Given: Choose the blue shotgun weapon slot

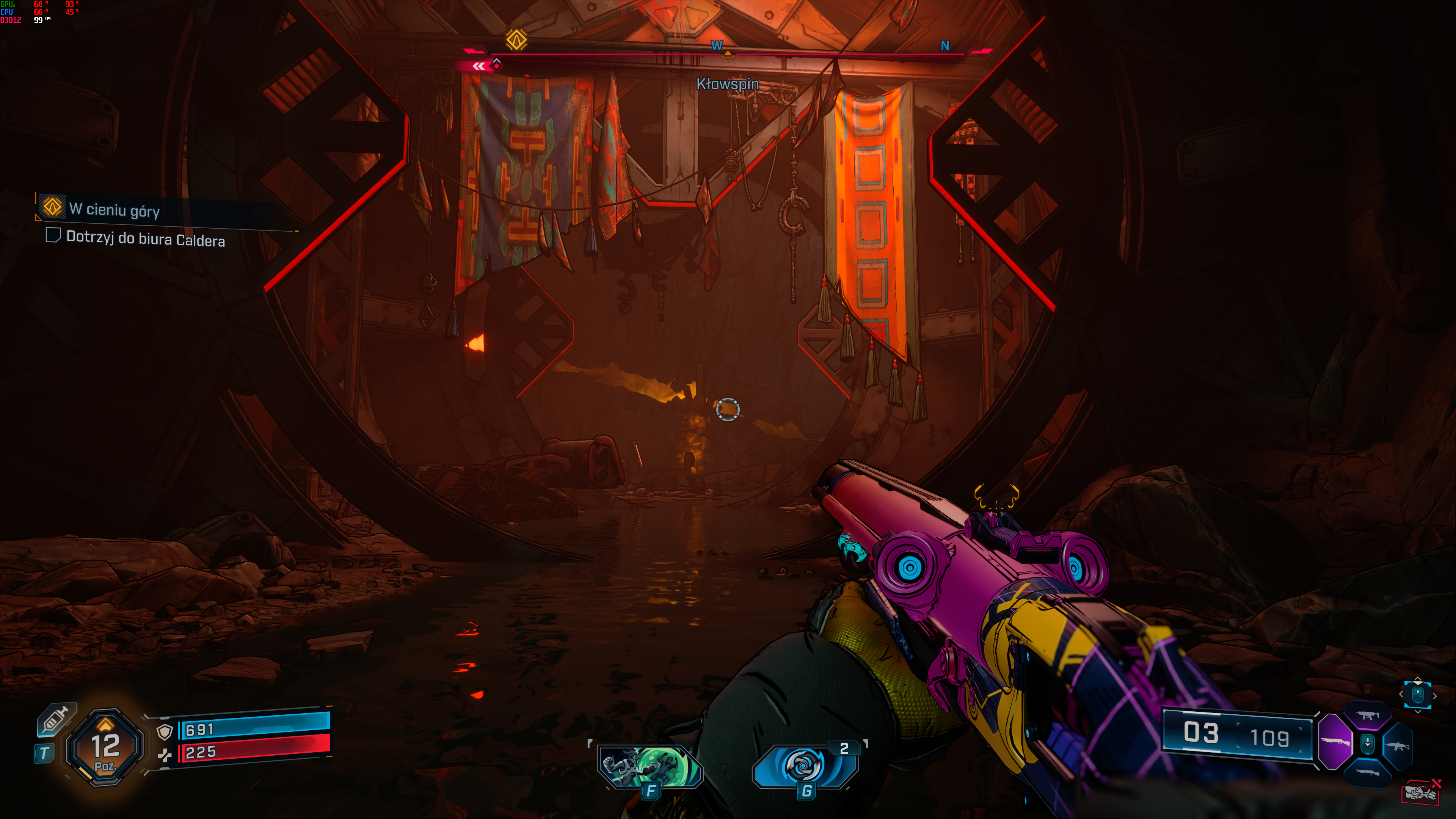Looking at the screenshot, I should pyautogui.click(x=1367, y=772).
